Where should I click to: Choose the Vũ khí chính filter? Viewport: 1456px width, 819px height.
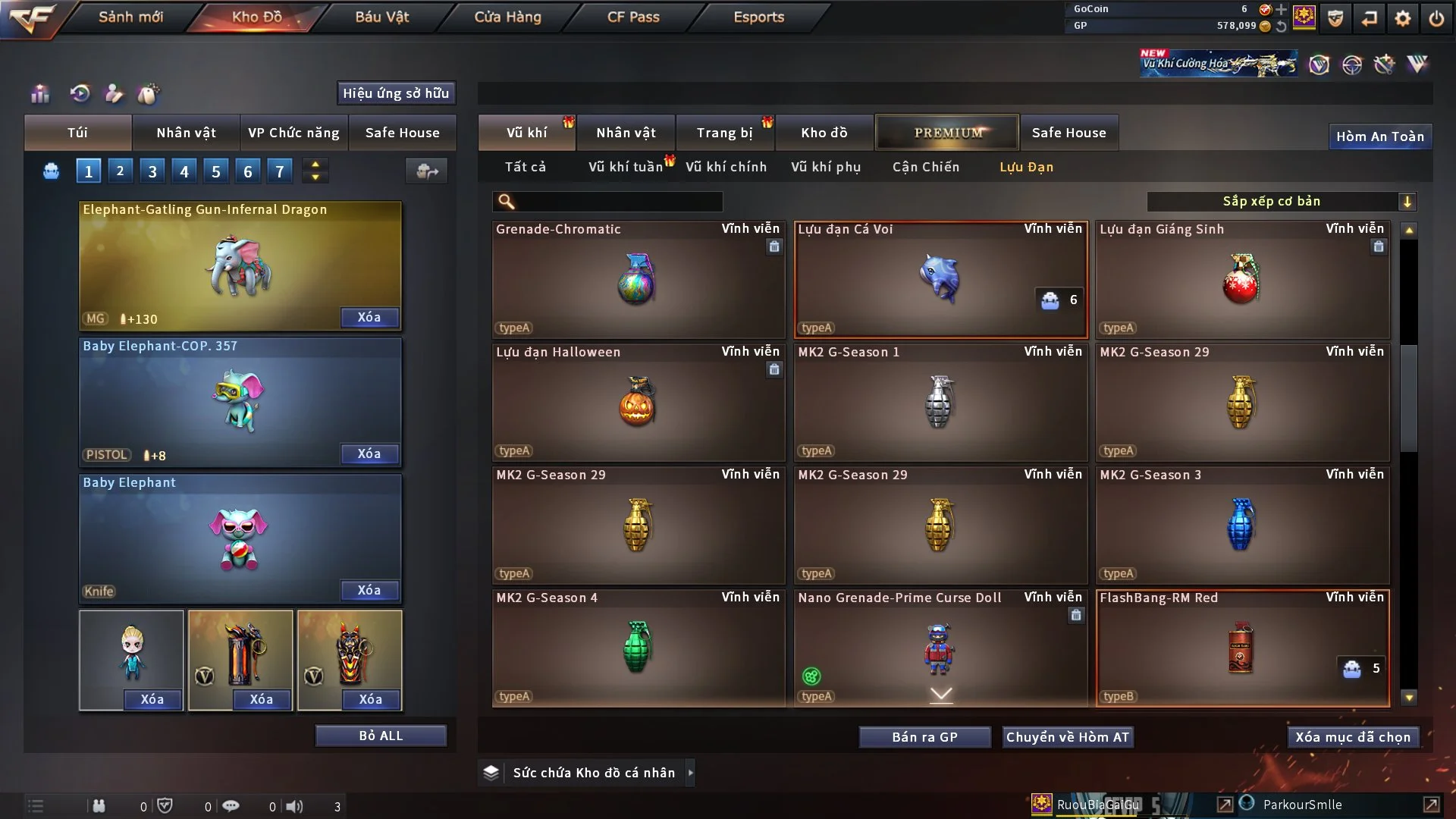726,167
